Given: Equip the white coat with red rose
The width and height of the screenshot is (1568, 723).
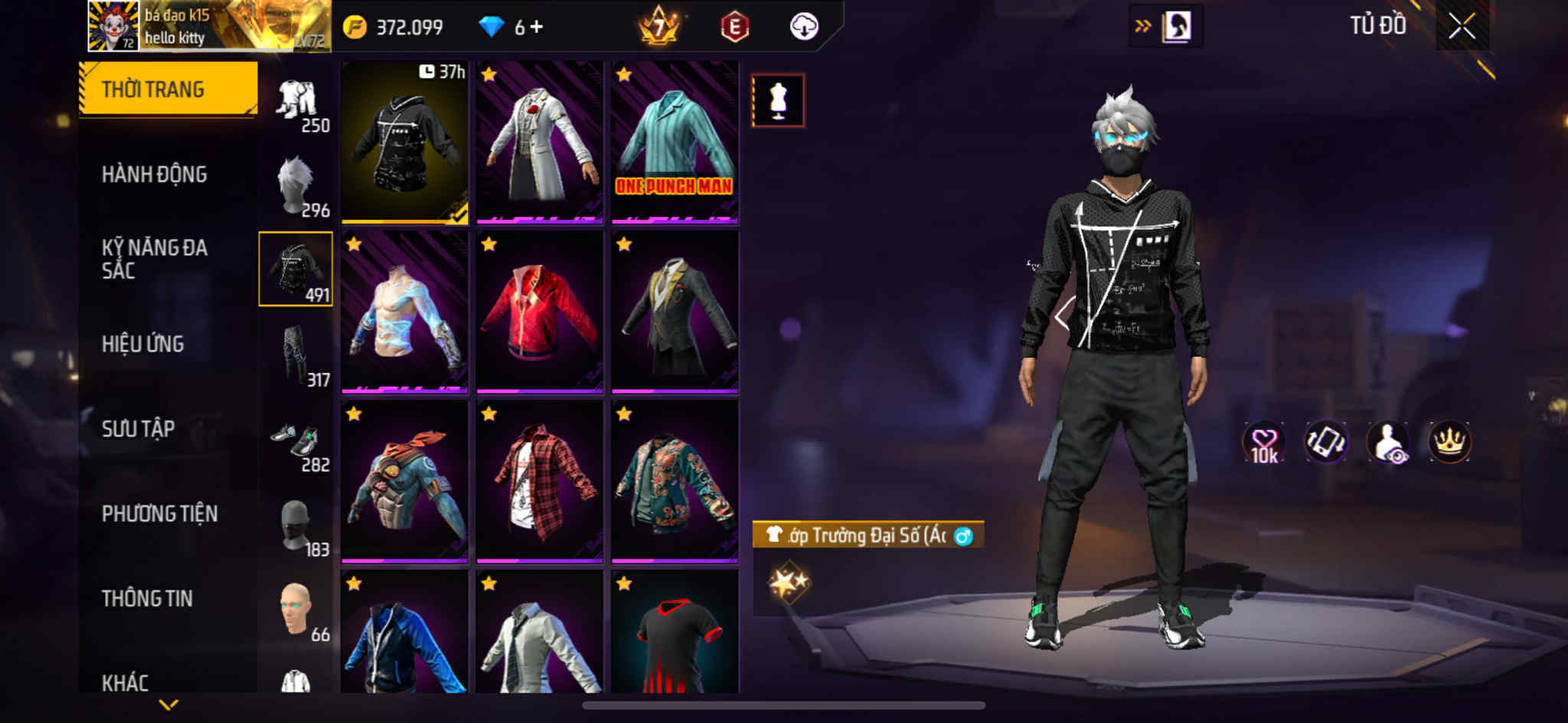Looking at the screenshot, I should pos(540,142).
